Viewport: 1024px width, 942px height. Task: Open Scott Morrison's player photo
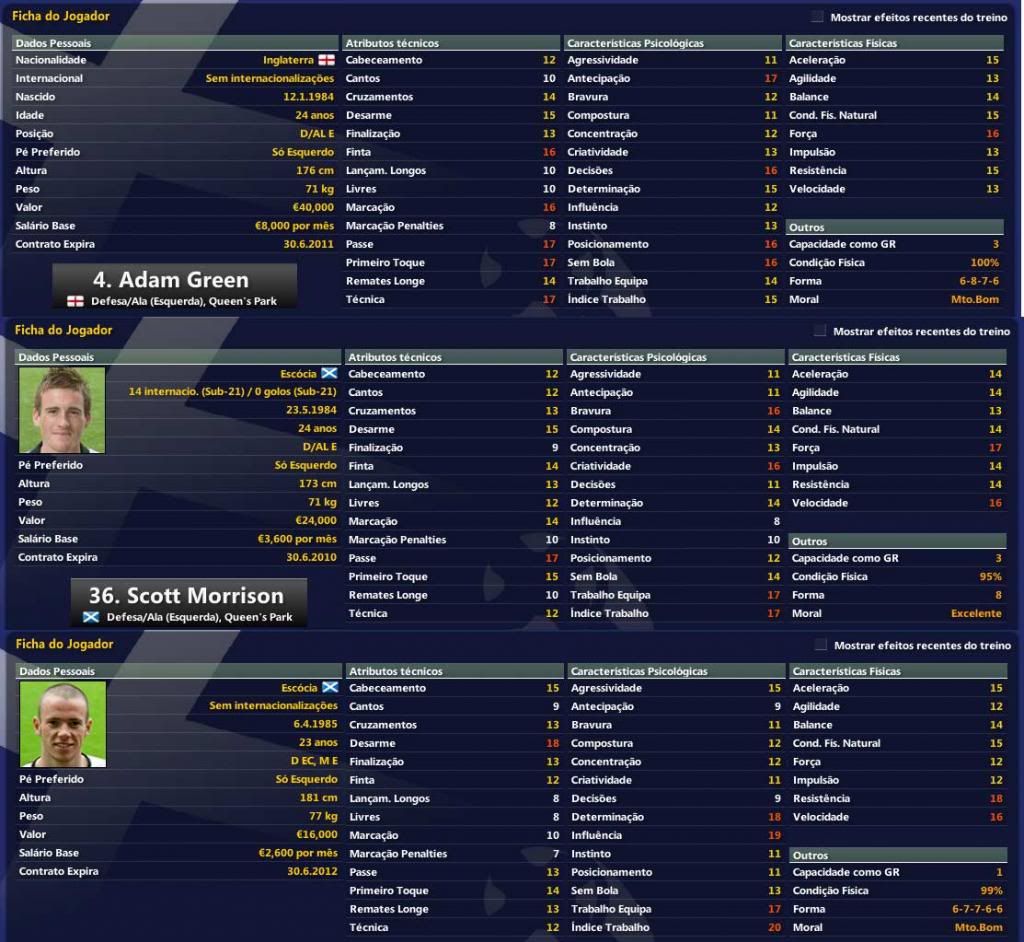62,408
